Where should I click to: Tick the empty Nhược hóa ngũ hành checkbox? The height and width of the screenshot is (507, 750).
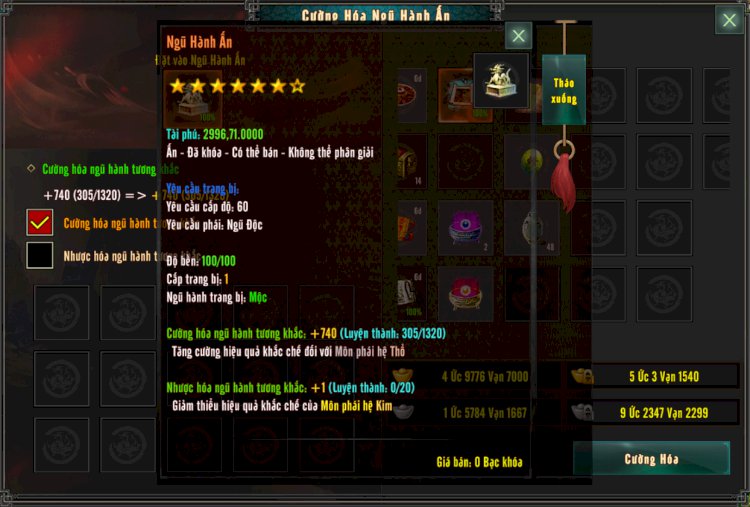40,255
